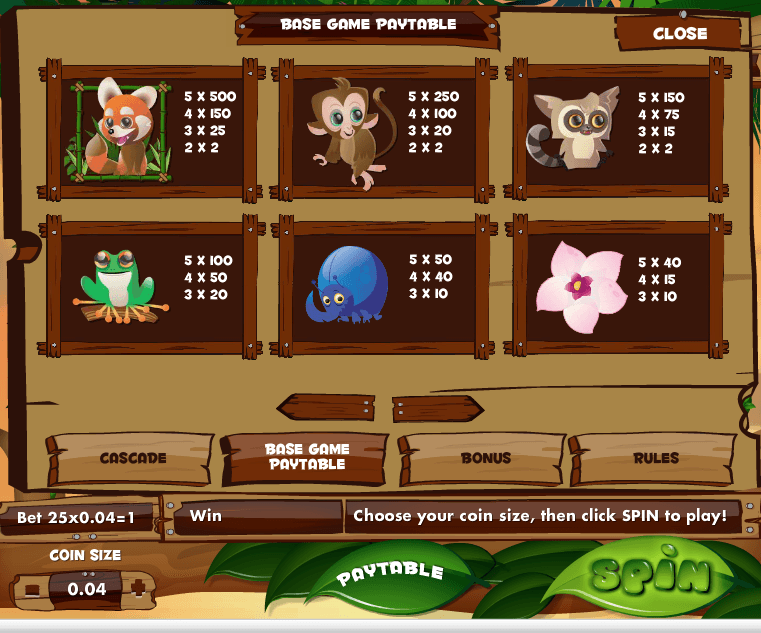Increase coin size with plus button

pyautogui.click(x=137, y=588)
